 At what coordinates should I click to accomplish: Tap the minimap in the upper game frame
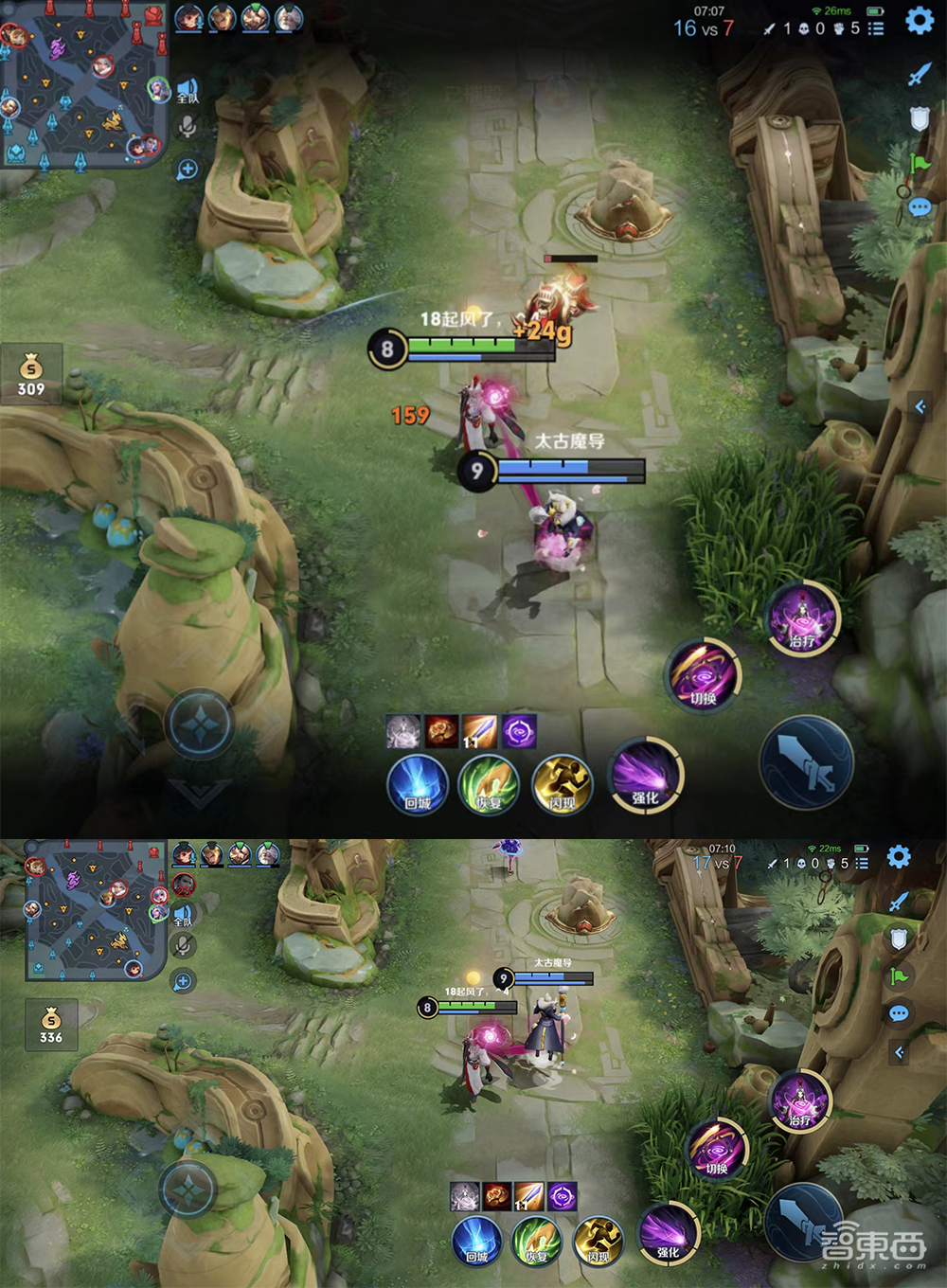[x=83, y=85]
